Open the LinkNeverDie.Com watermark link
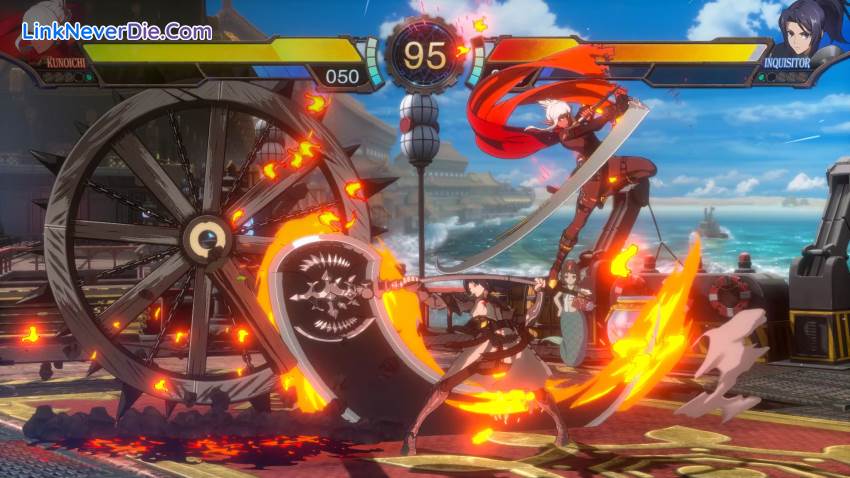 [108, 31]
